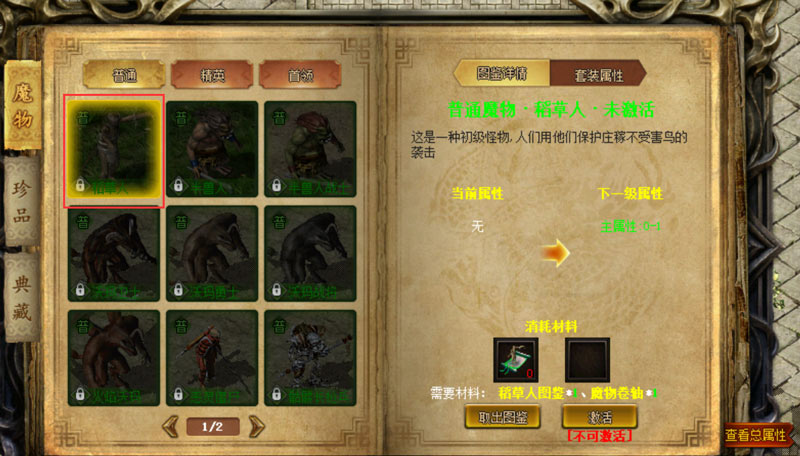The image size is (800, 456).
Task: Open 查看总属性 total attributes
Action: click(755, 435)
